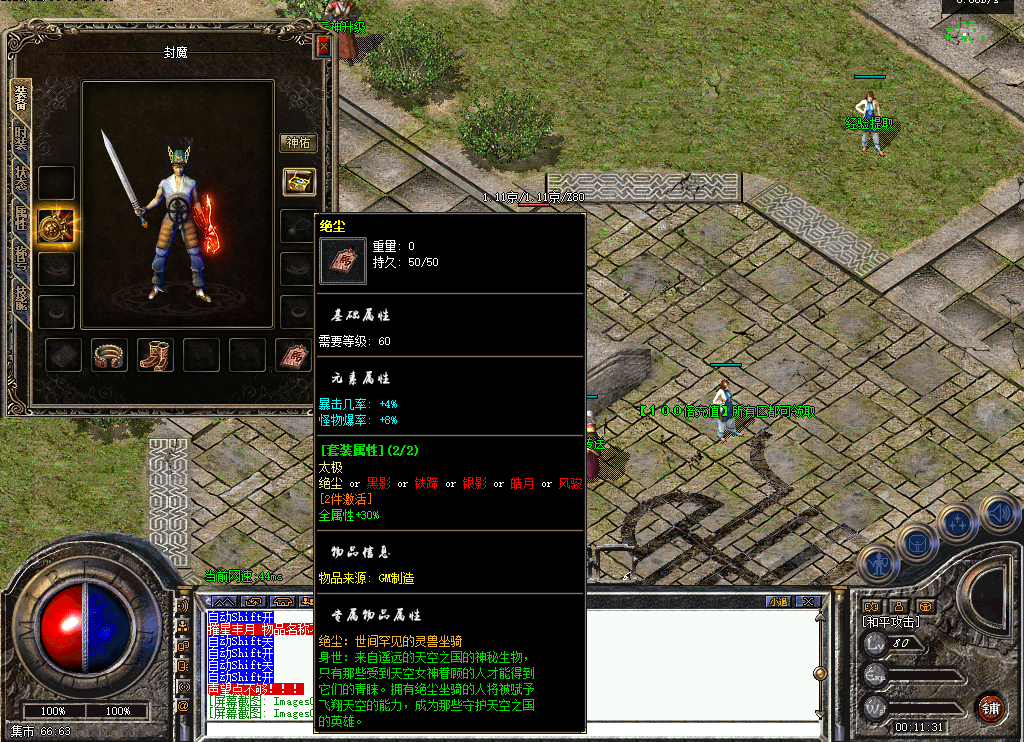This screenshot has height=742, width=1024.
Task: Open the treasure chest icon slot
Action: tap(299, 181)
